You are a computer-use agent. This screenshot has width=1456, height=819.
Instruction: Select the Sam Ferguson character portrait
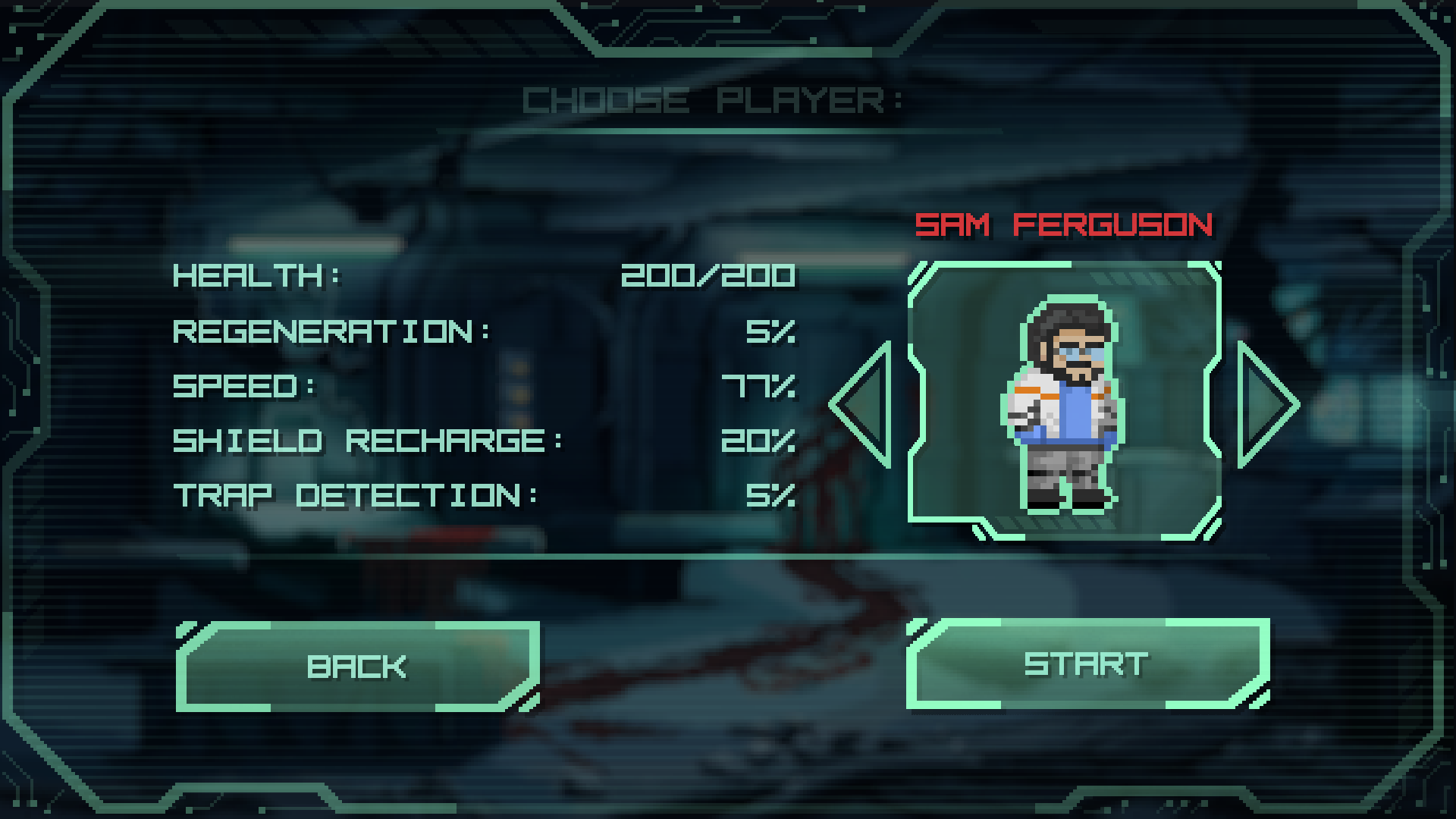[1064, 400]
